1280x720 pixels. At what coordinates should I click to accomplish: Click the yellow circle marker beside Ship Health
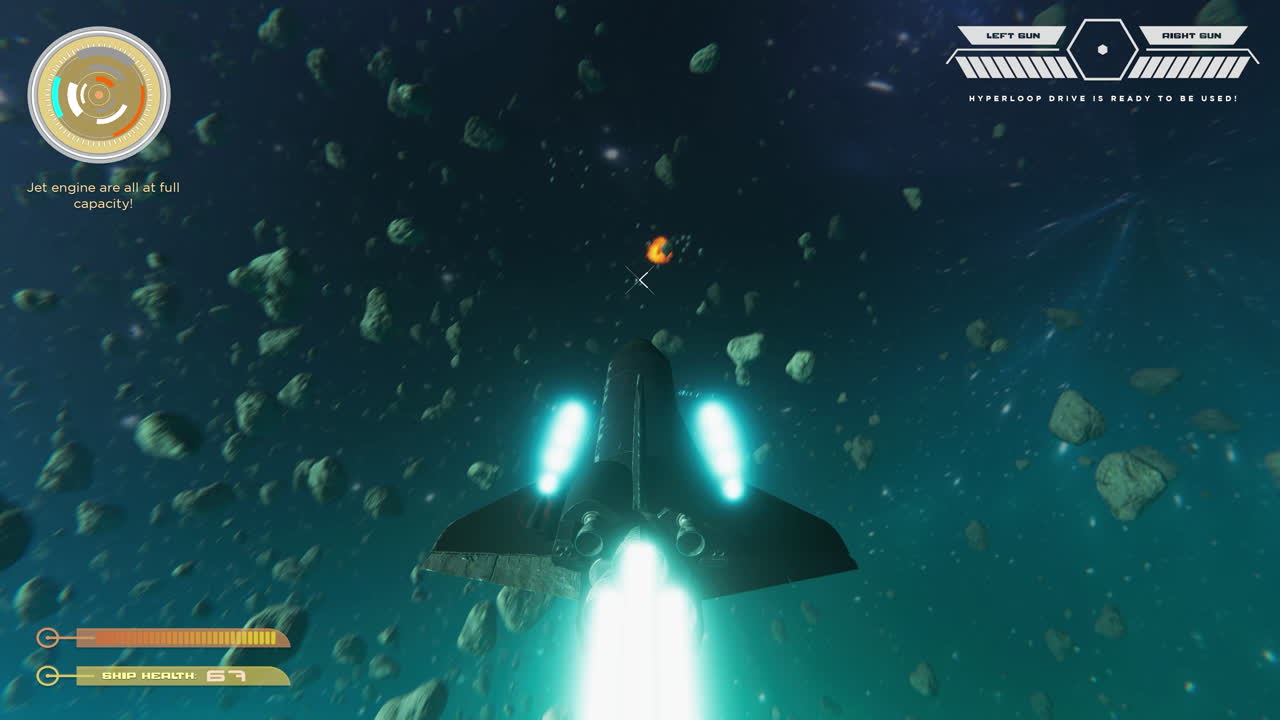[46, 674]
